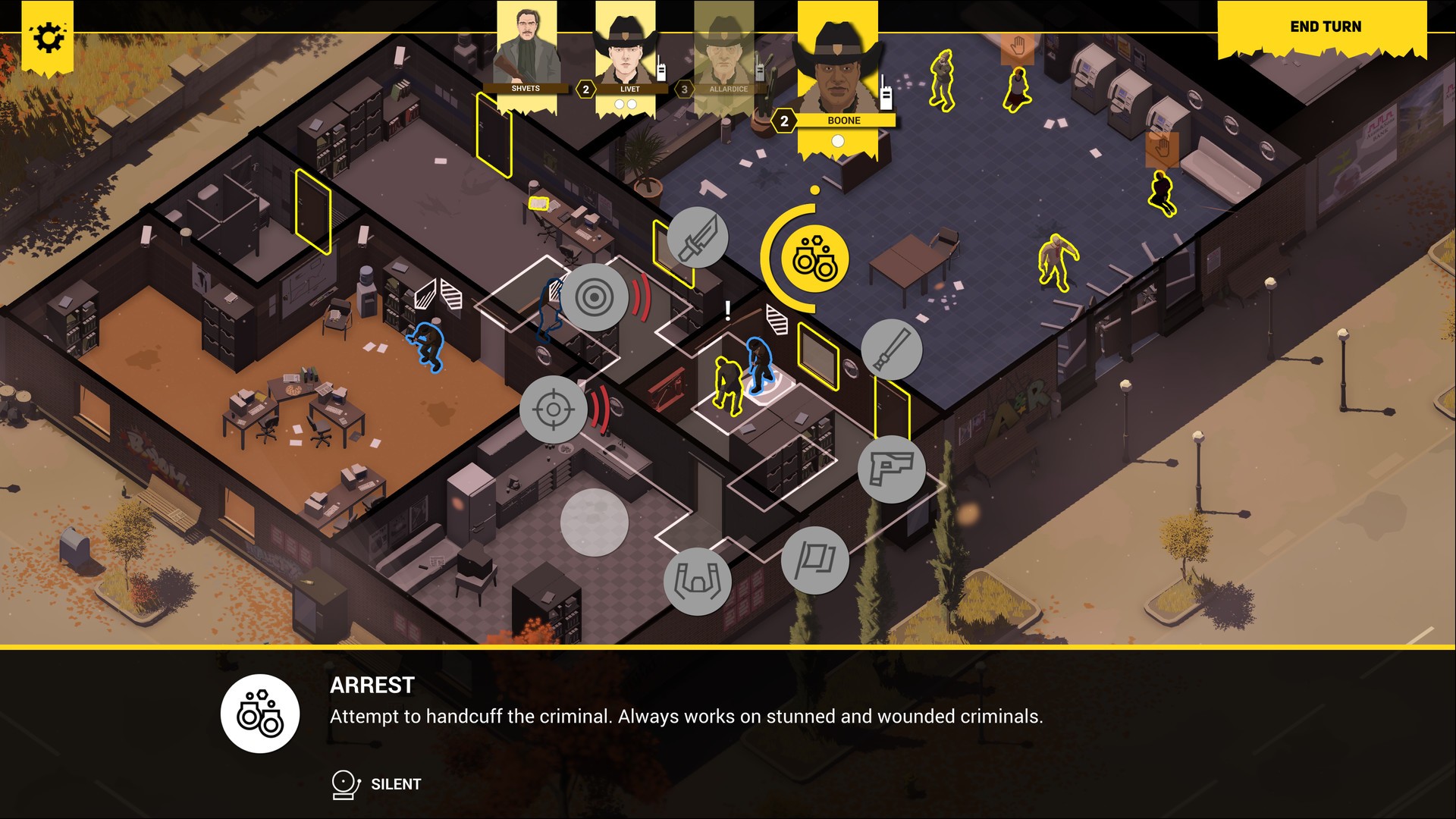Click the white ammo dot under Boone's portrait
The image size is (1456, 819).
click(x=839, y=140)
